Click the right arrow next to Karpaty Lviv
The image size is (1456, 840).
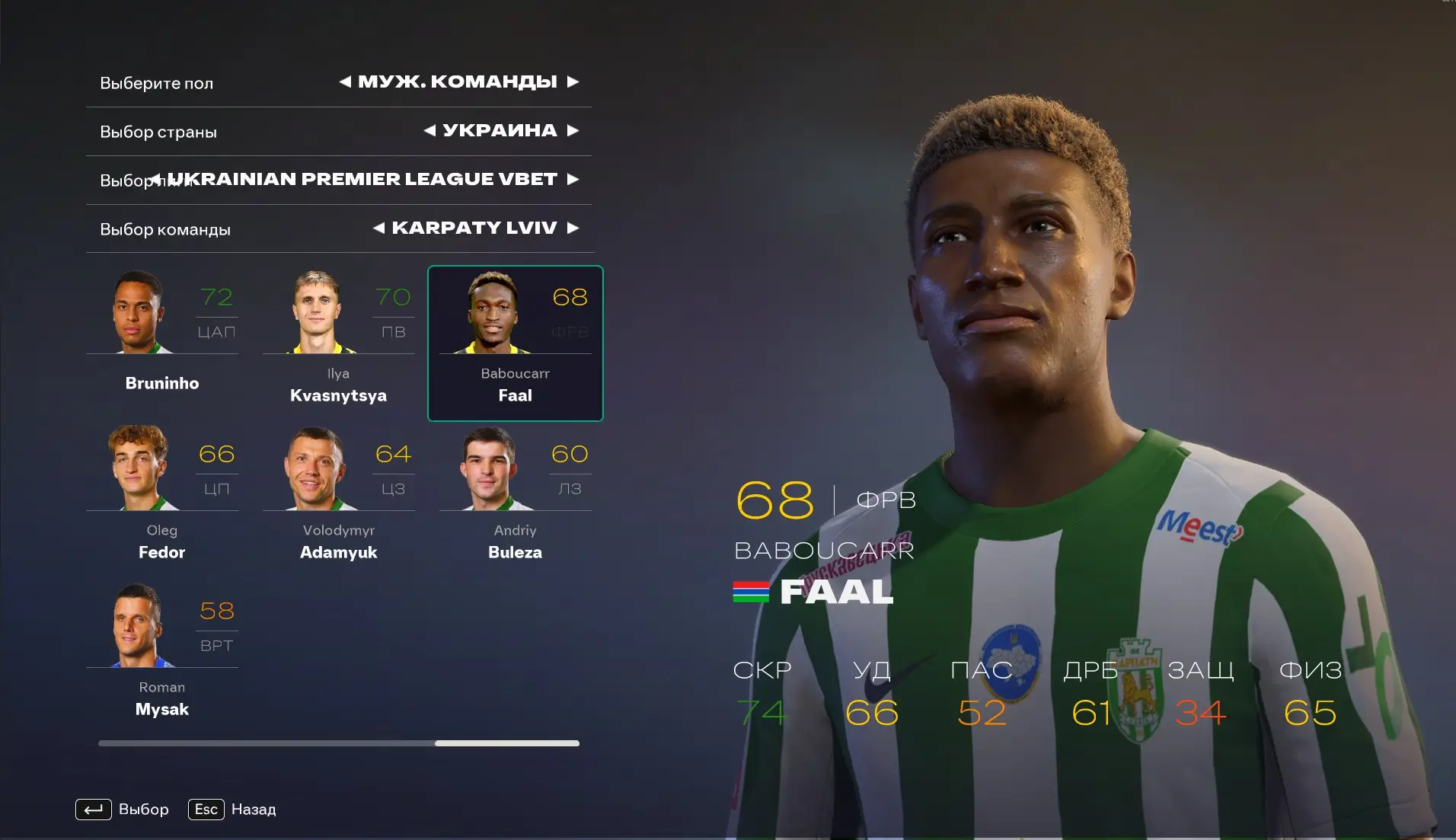[573, 228]
